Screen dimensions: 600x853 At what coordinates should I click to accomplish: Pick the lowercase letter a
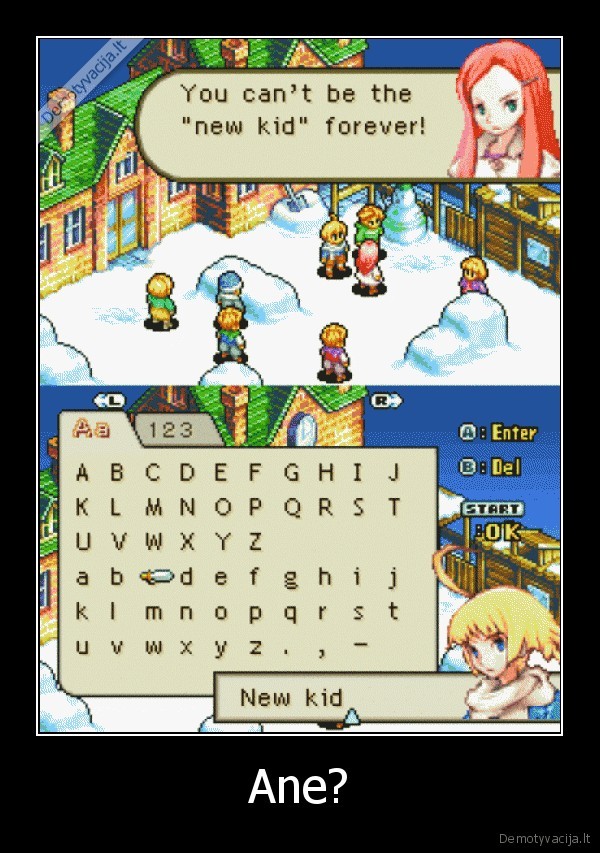(83, 577)
